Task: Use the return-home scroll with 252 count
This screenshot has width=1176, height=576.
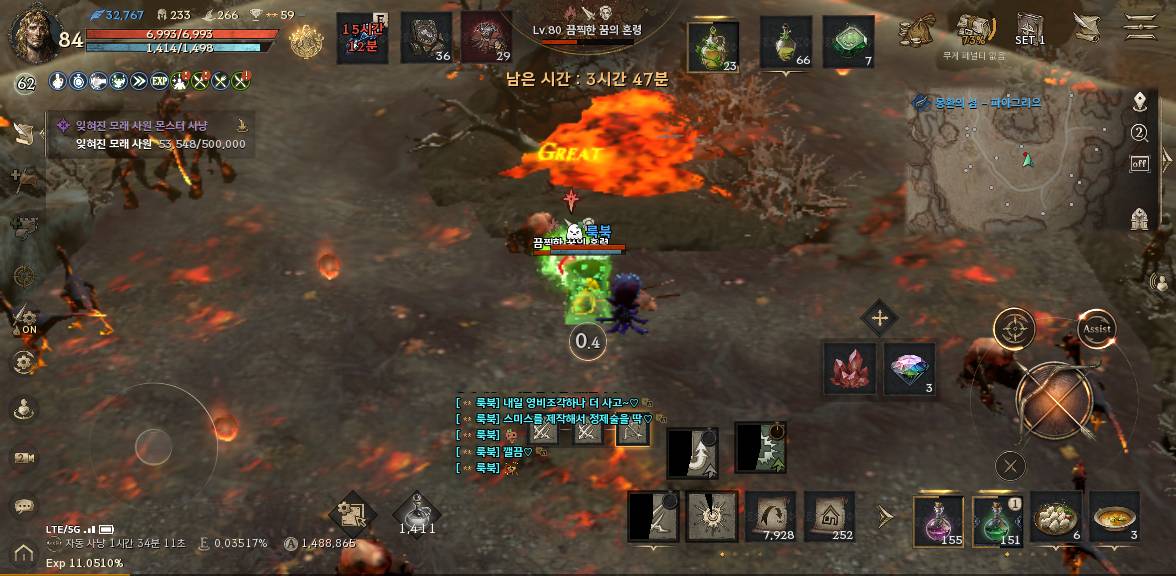Action: pyautogui.click(x=830, y=517)
